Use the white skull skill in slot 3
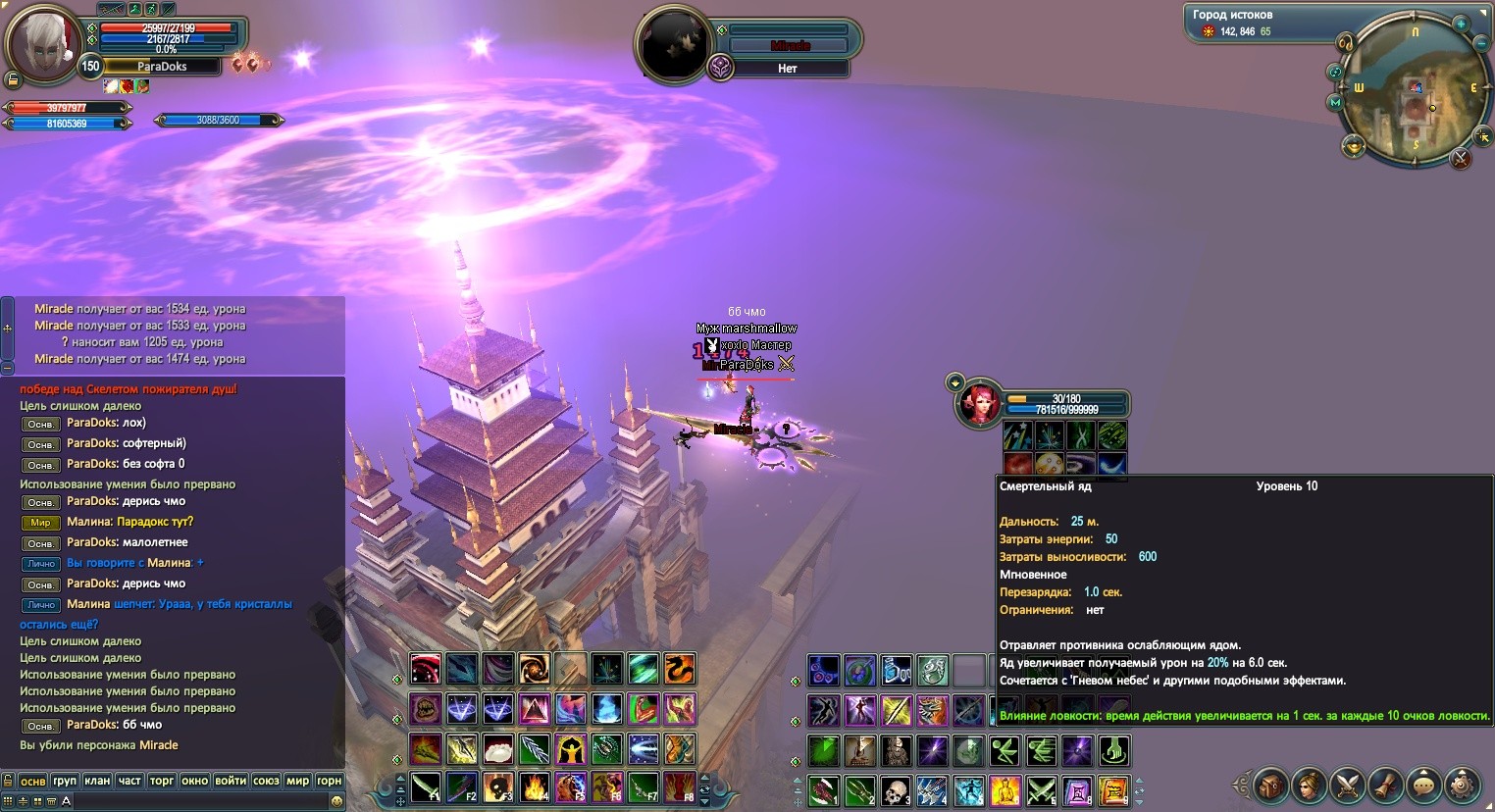Screen dimensions: 1495x812 pyautogui.click(x=896, y=790)
